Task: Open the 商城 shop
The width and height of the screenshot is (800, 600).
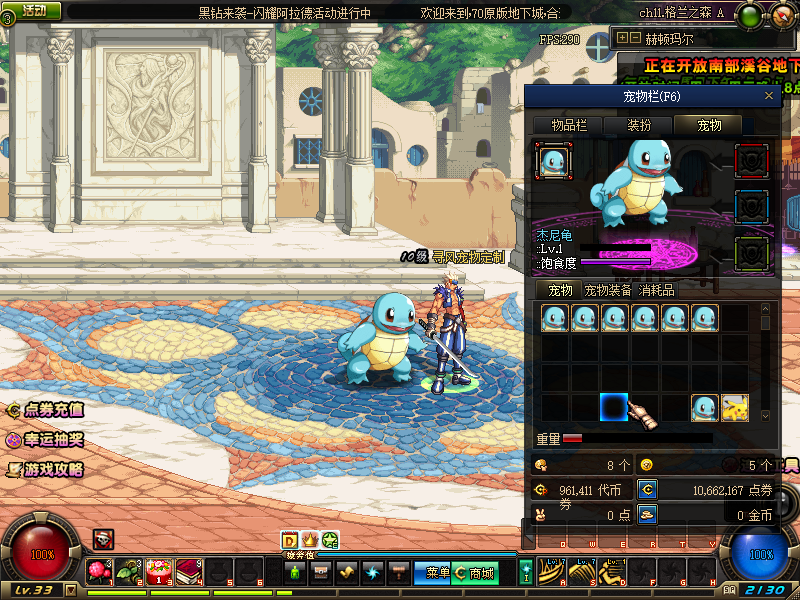Action: point(476,573)
